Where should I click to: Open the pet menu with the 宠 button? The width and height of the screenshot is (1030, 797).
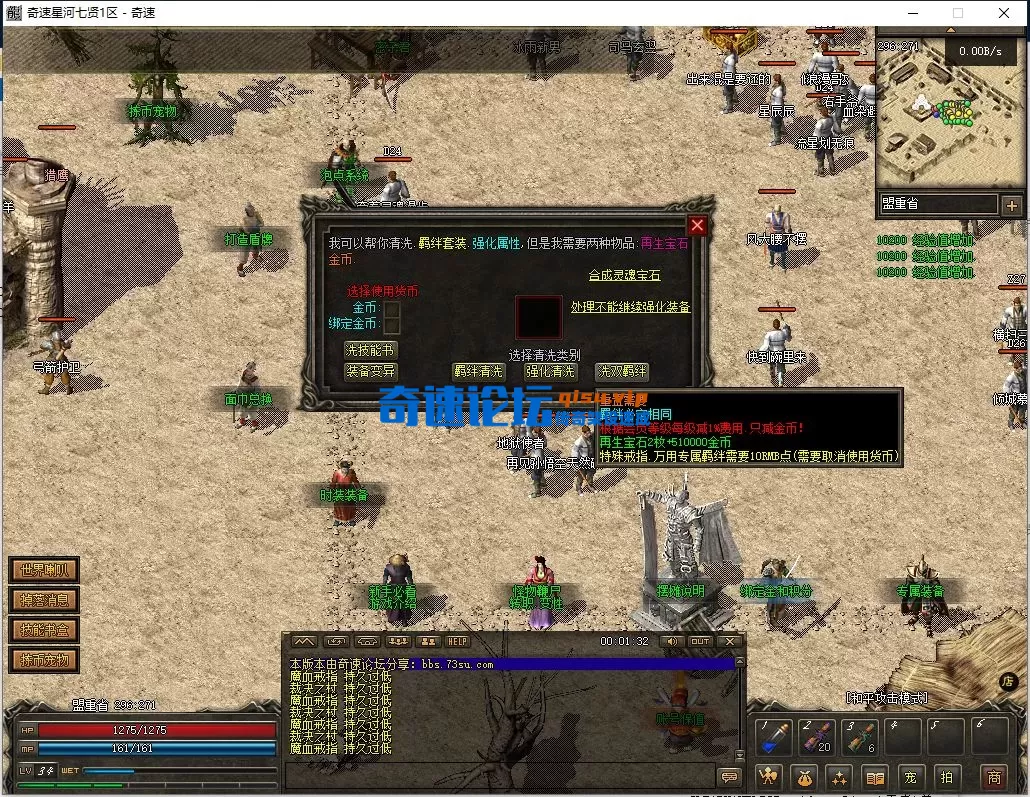click(x=910, y=777)
